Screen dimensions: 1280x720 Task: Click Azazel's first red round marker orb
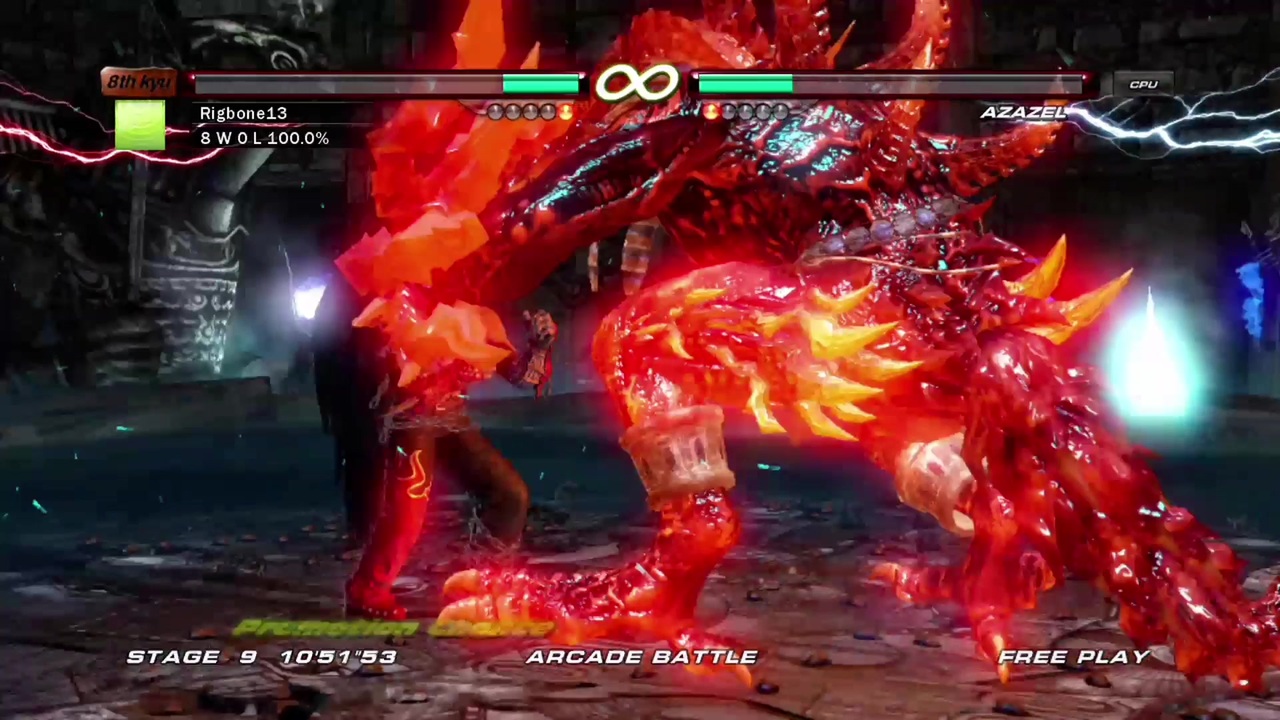click(x=712, y=112)
